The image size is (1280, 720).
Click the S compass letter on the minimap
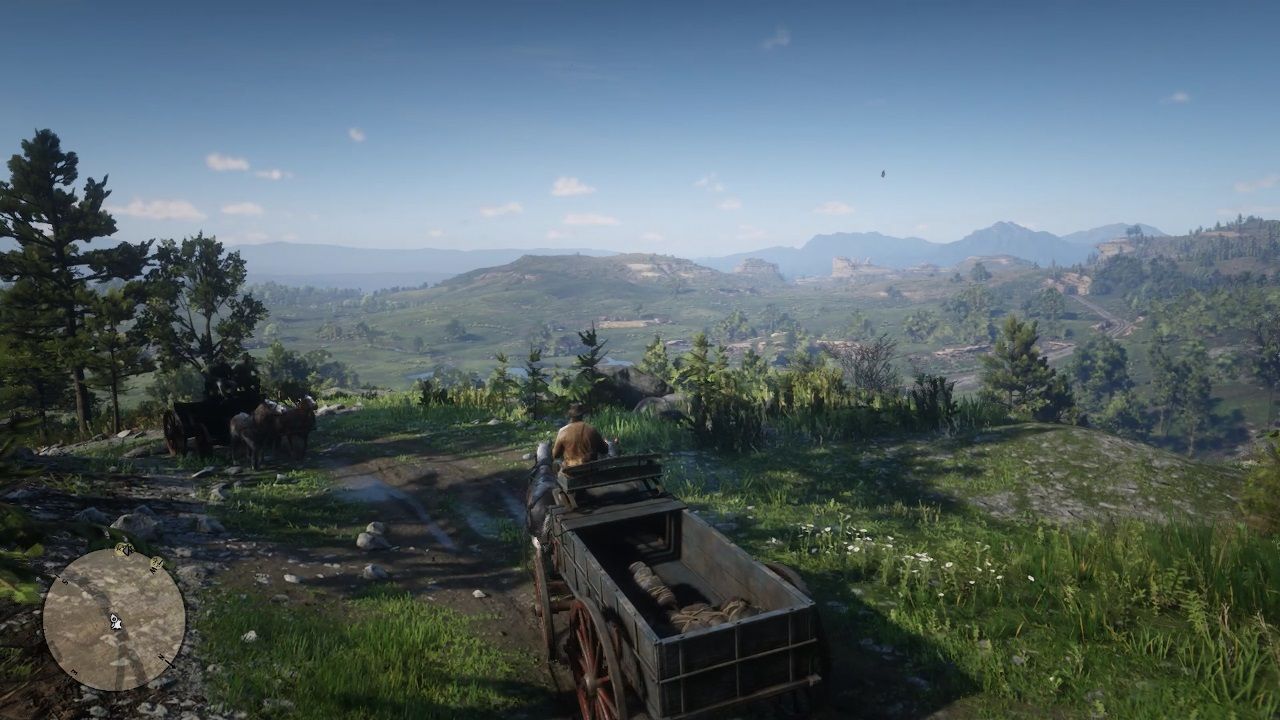(x=65, y=581)
